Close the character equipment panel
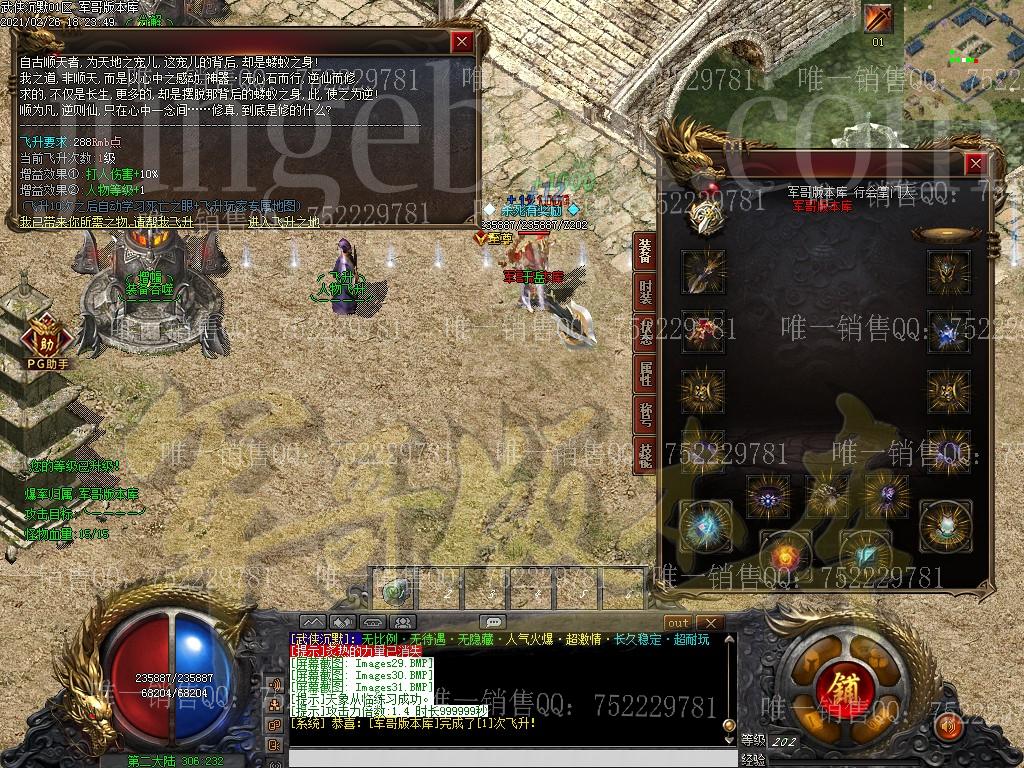This screenshot has width=1024, height=768. coord(975,164)
